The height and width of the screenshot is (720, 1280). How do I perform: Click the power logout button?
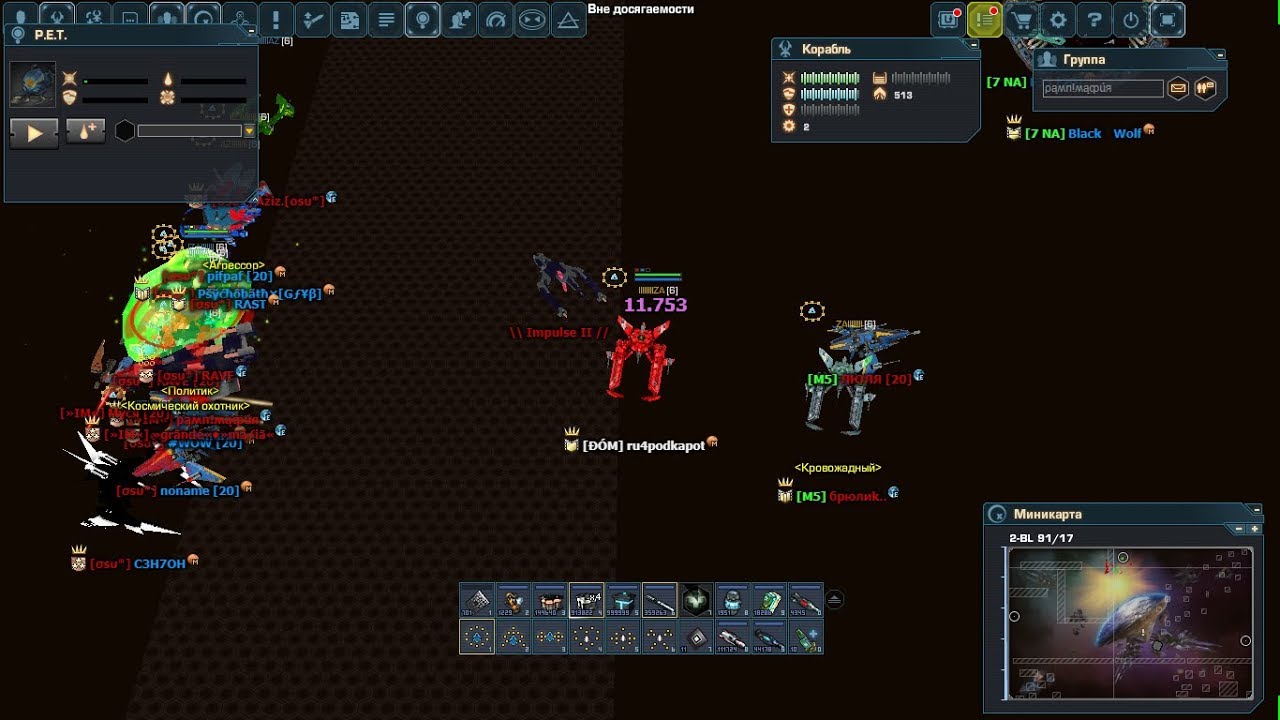pyautogui.click(x=1131, y=20)
